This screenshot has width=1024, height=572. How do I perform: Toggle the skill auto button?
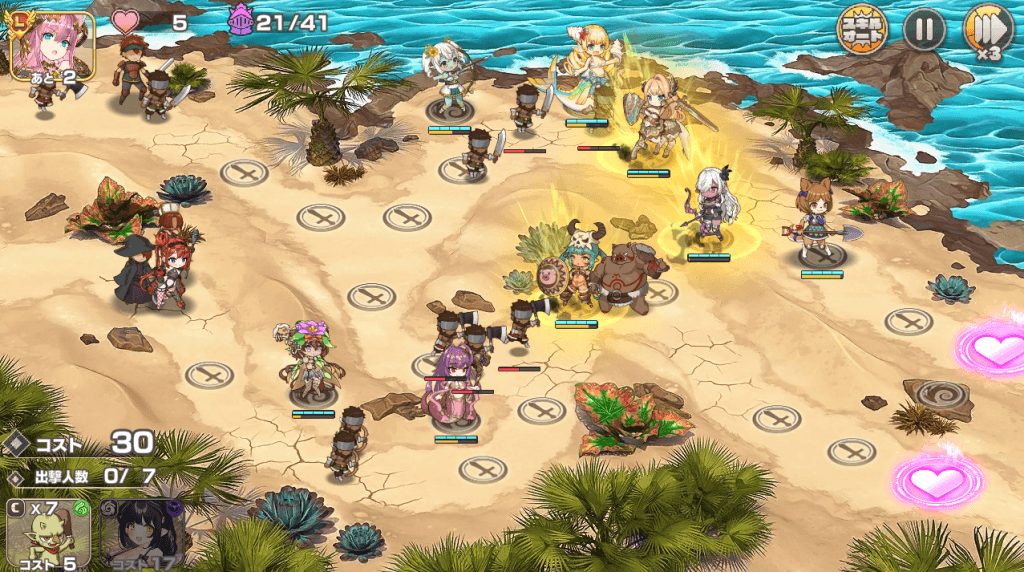tap(861, 31)
